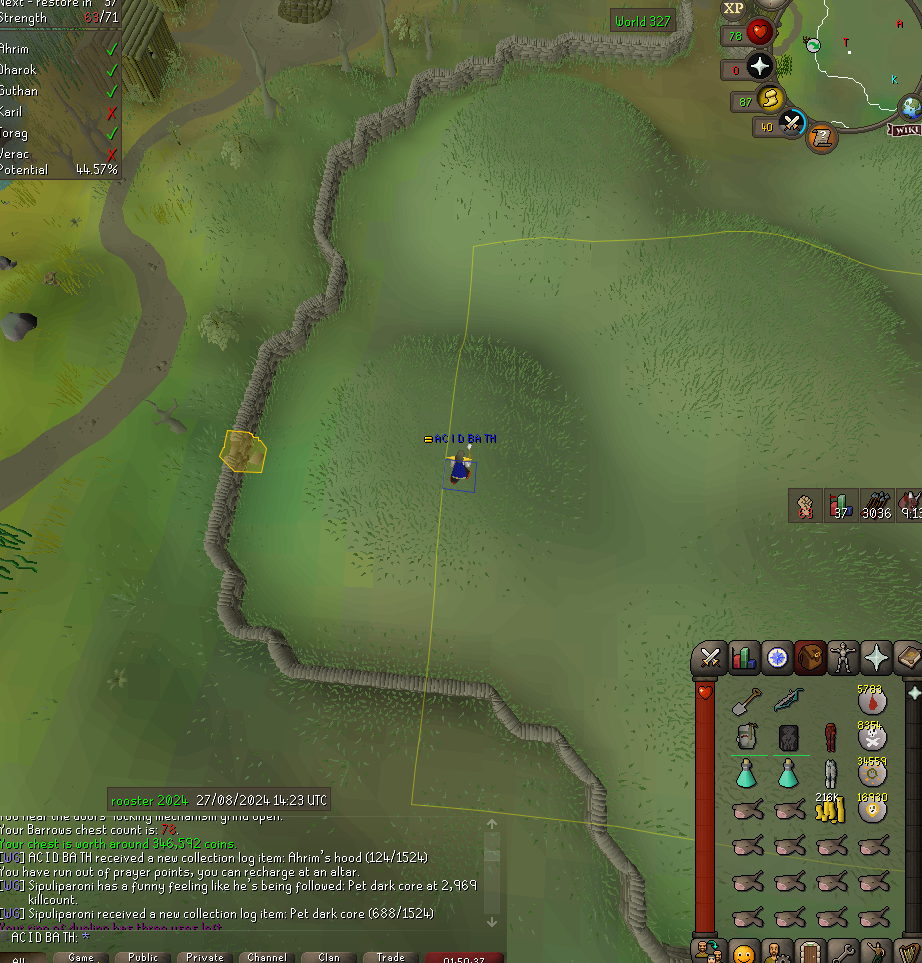Switch chat filter to Game

tap(81, 957)
